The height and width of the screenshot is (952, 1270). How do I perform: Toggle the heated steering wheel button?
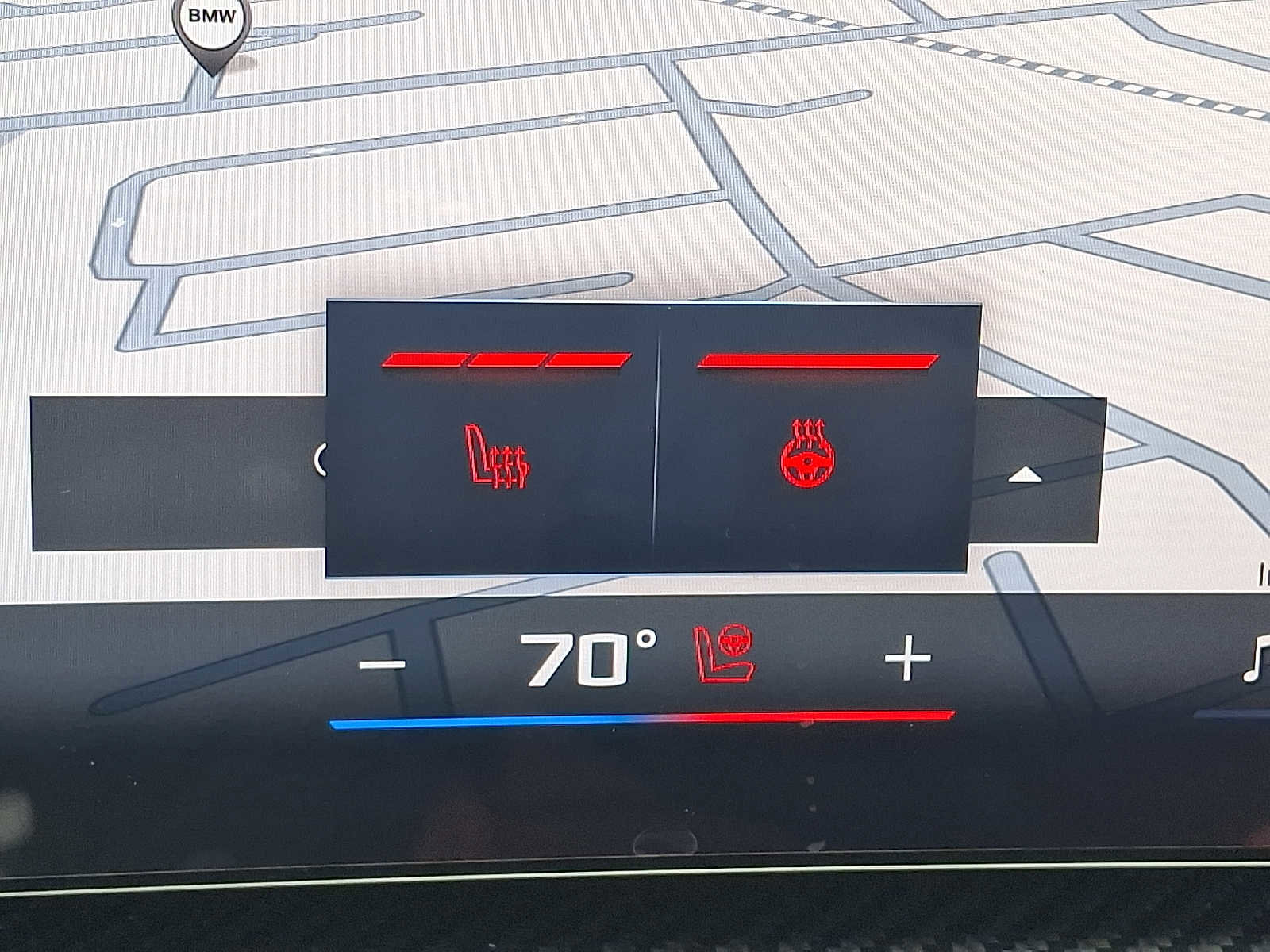(x=807, y=455)
